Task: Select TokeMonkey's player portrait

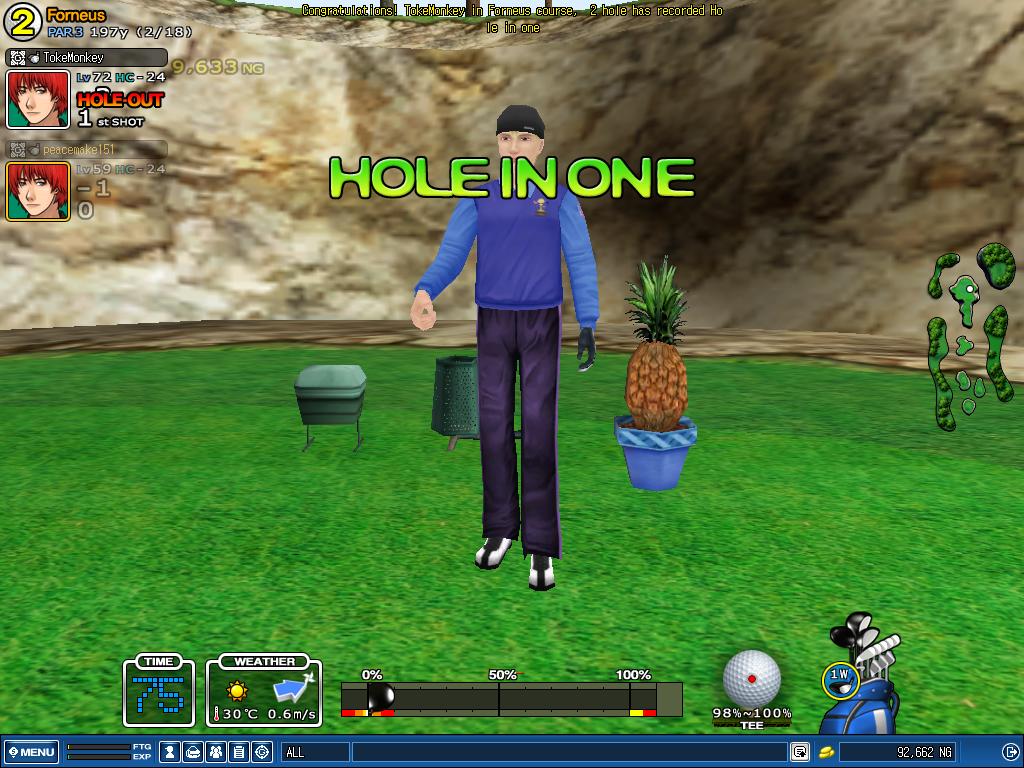Action: [x=38, y=99]
